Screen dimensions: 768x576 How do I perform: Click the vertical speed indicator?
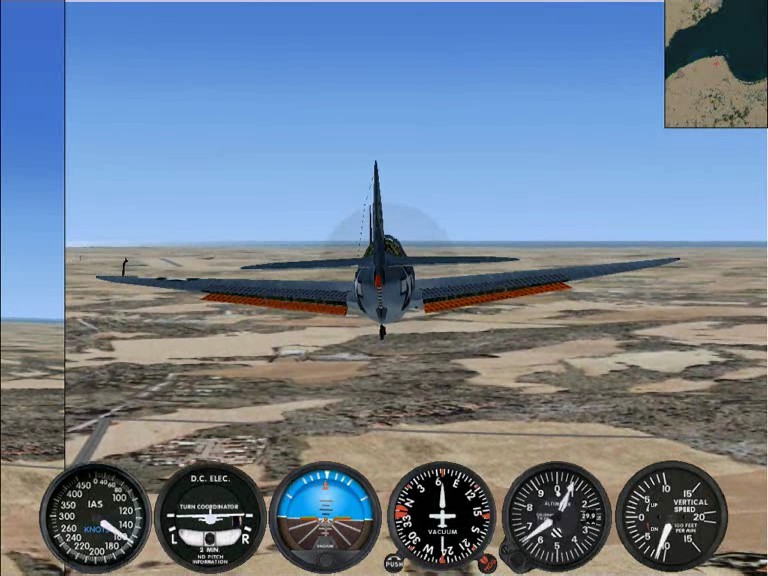coord(670,517)
